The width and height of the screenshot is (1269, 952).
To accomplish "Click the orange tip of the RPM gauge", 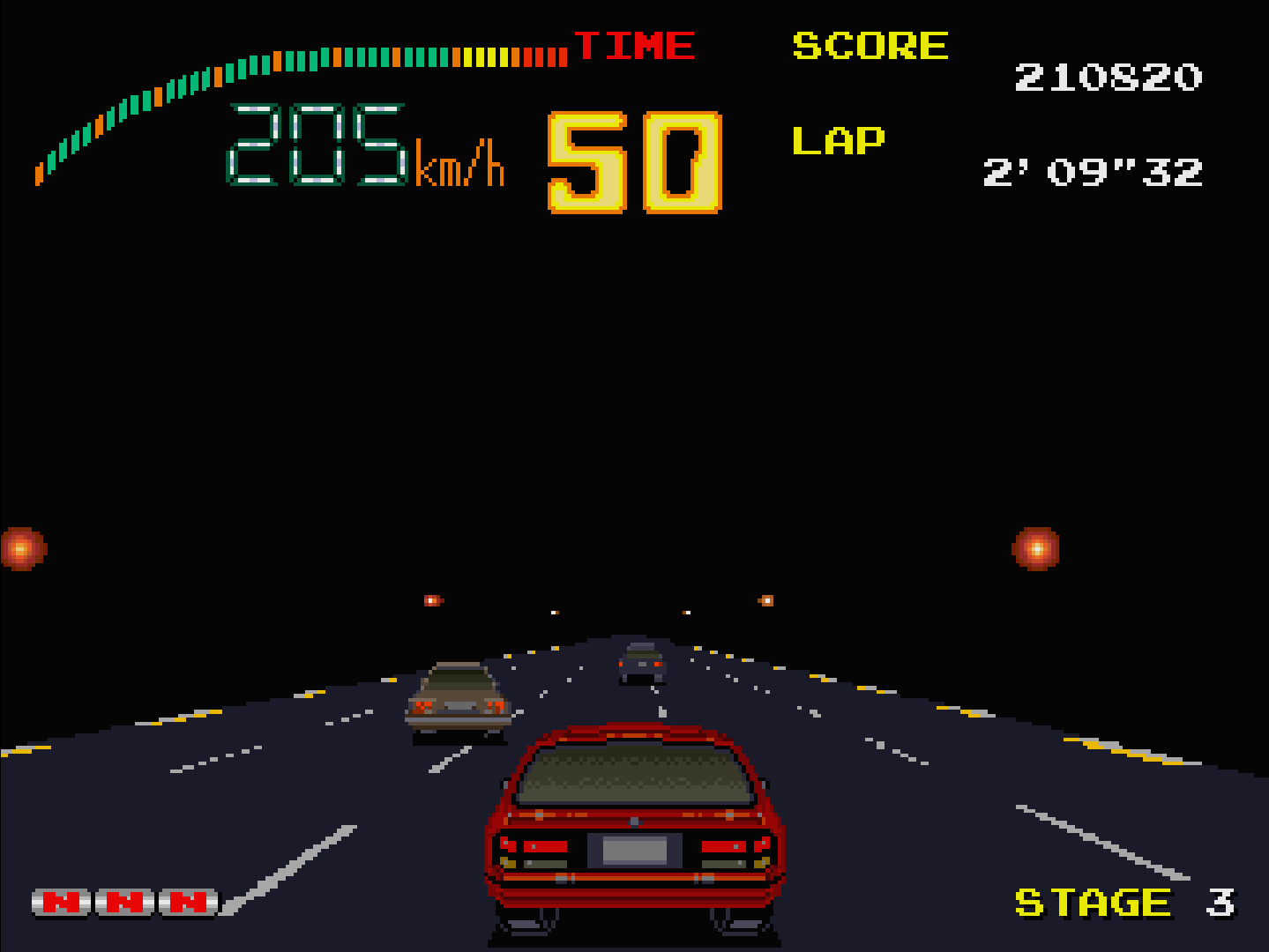I will [x=37, y=174].
